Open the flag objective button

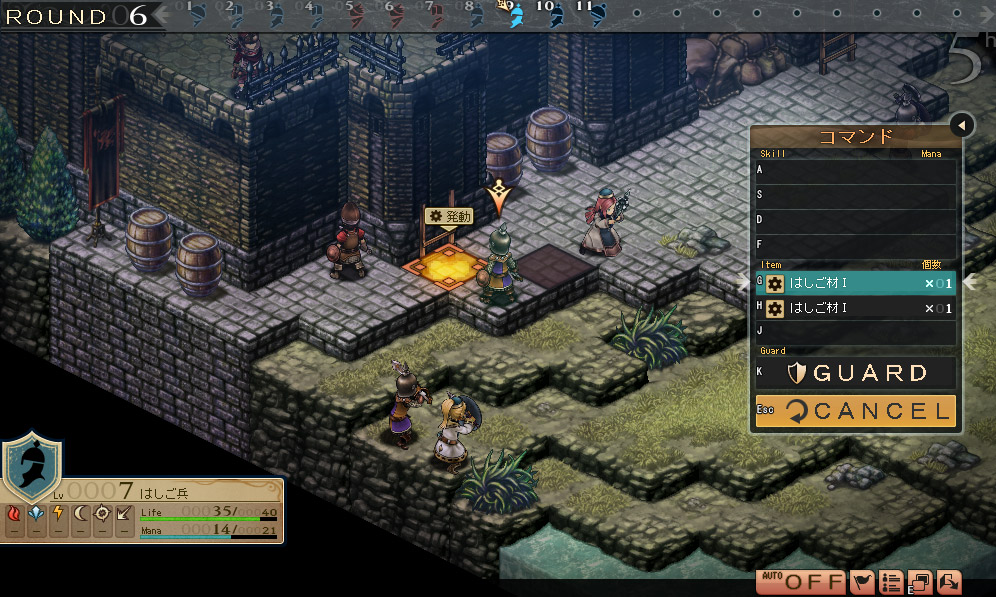point(862,581)
